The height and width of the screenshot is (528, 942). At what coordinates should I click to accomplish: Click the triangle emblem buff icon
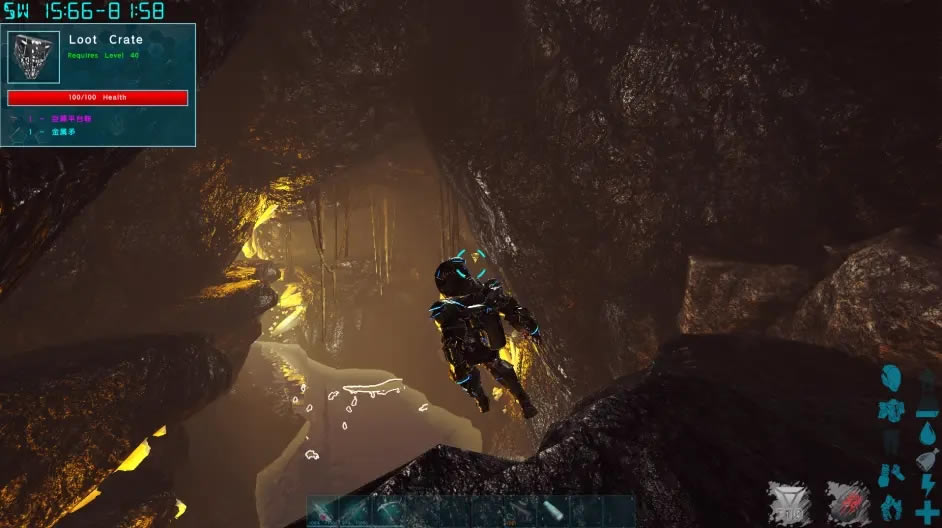point(790,502)
